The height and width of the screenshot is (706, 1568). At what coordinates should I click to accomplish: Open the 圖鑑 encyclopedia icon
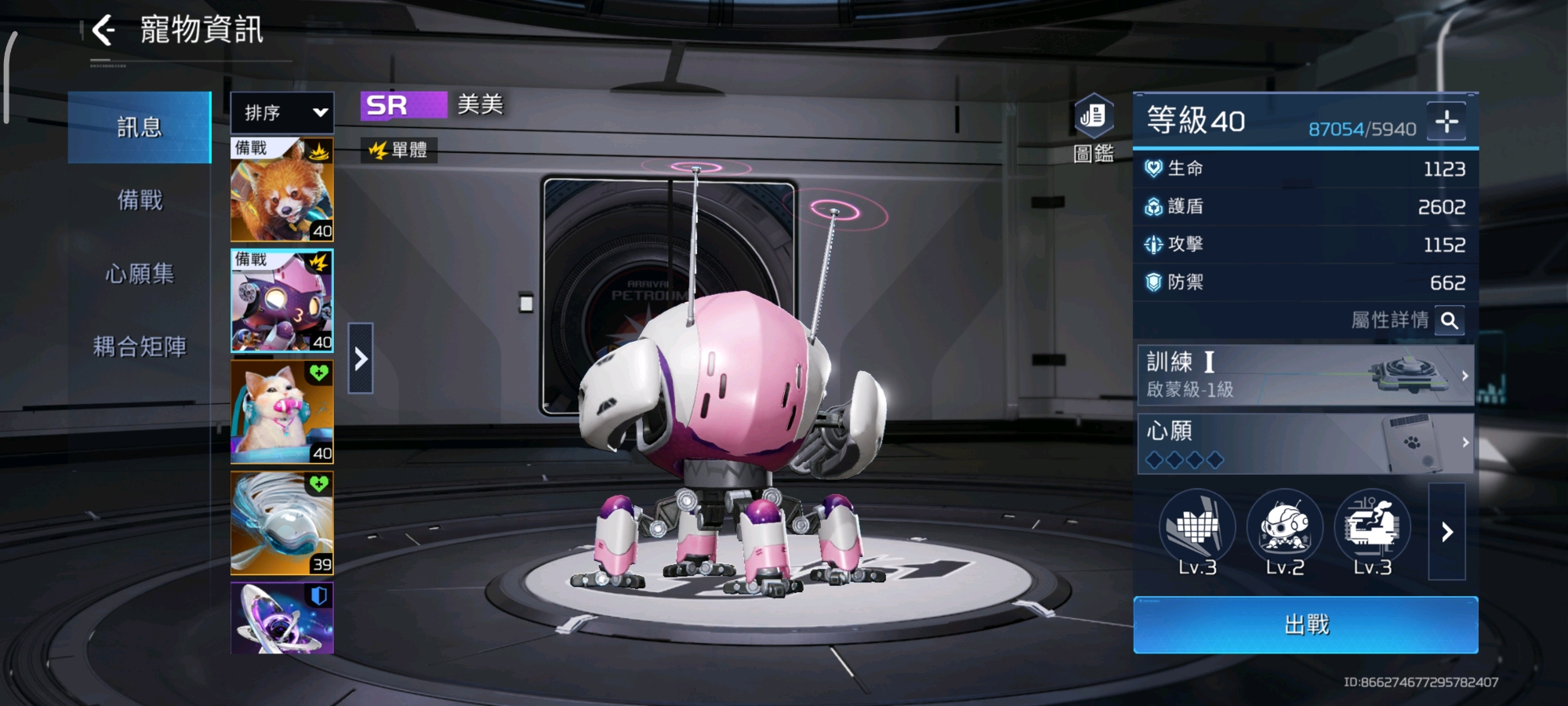click(1094, 127)
